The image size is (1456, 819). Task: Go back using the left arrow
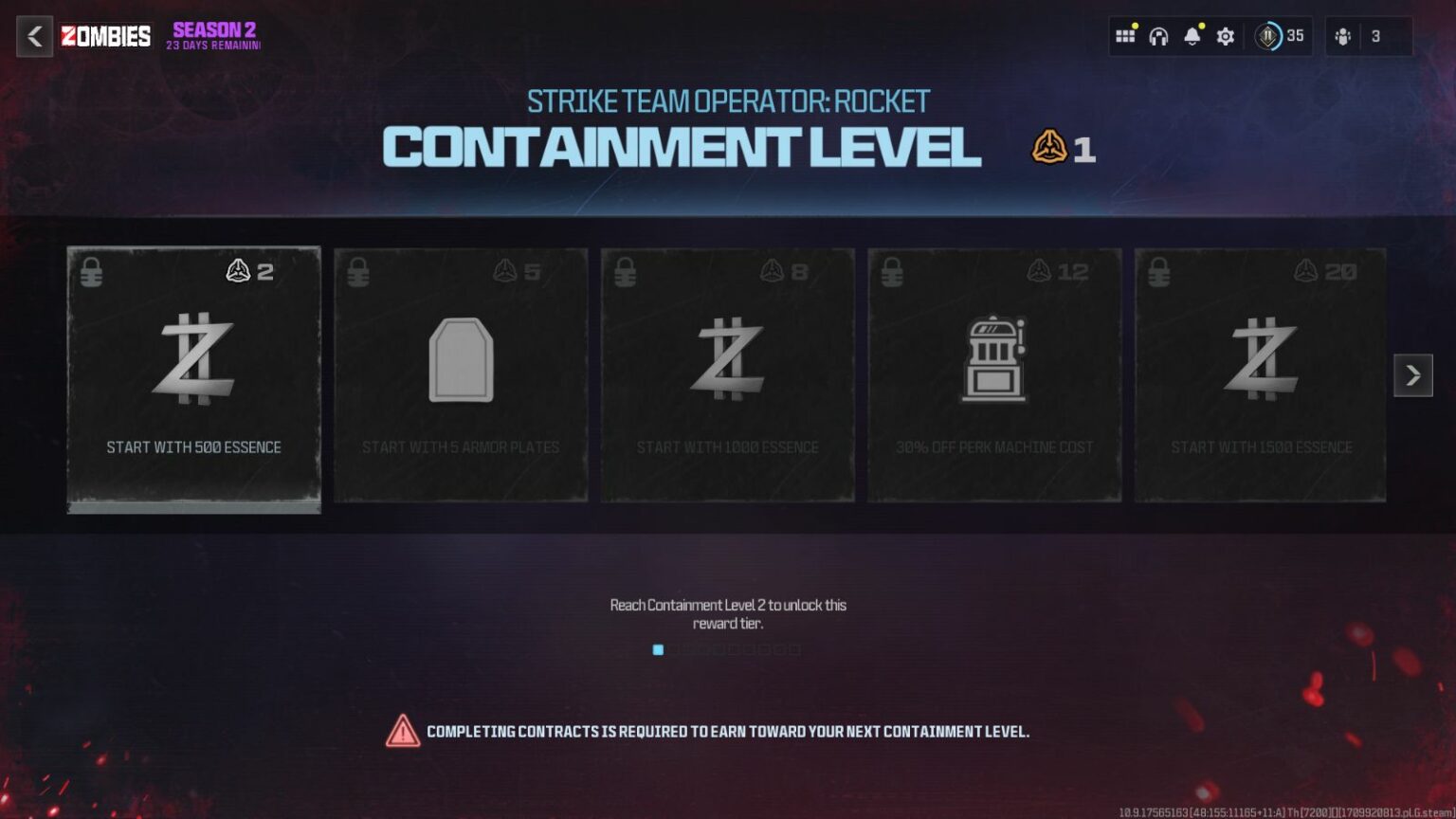pos(34,36)
